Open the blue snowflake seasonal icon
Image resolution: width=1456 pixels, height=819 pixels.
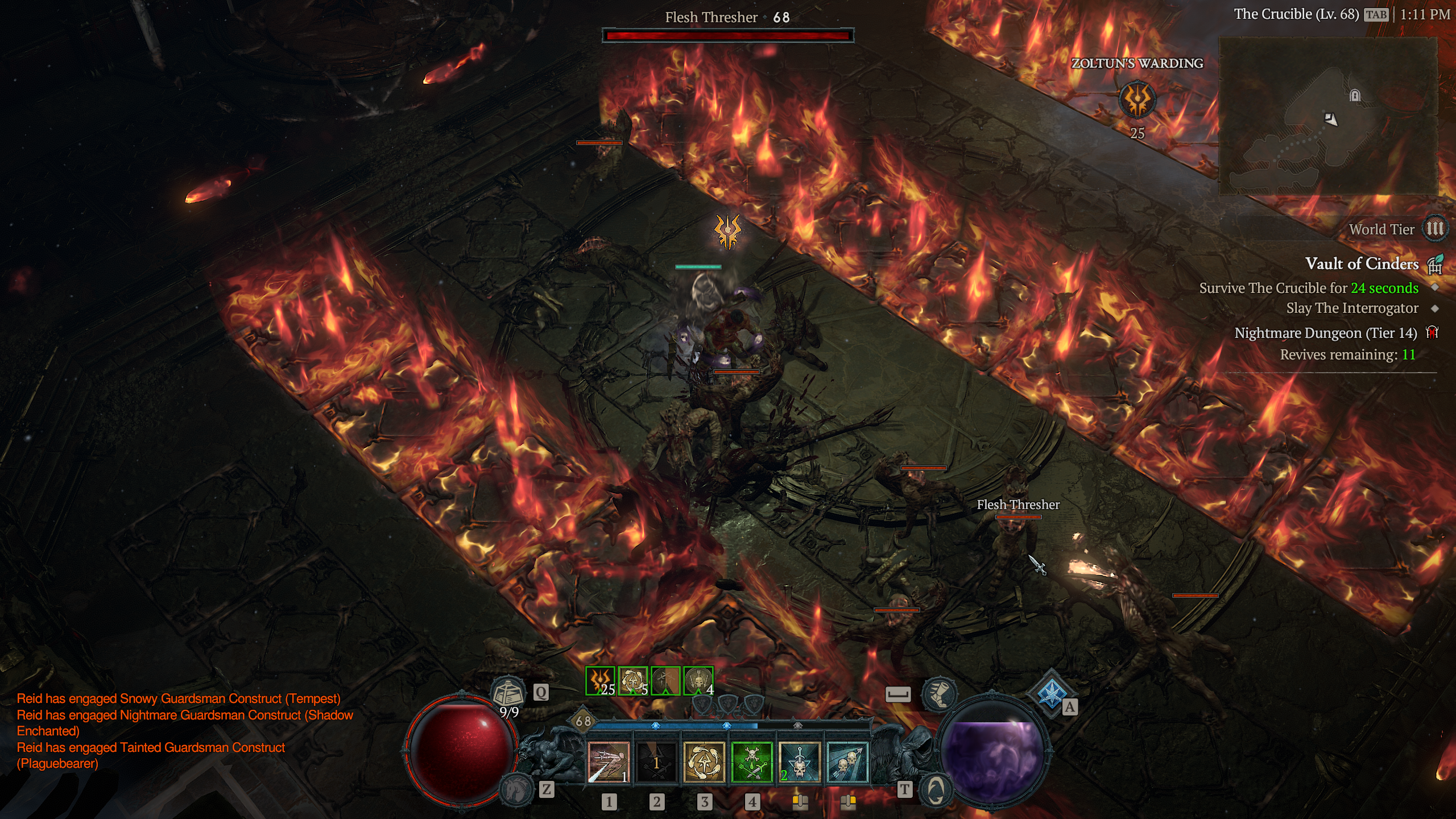pos(1050,693)
